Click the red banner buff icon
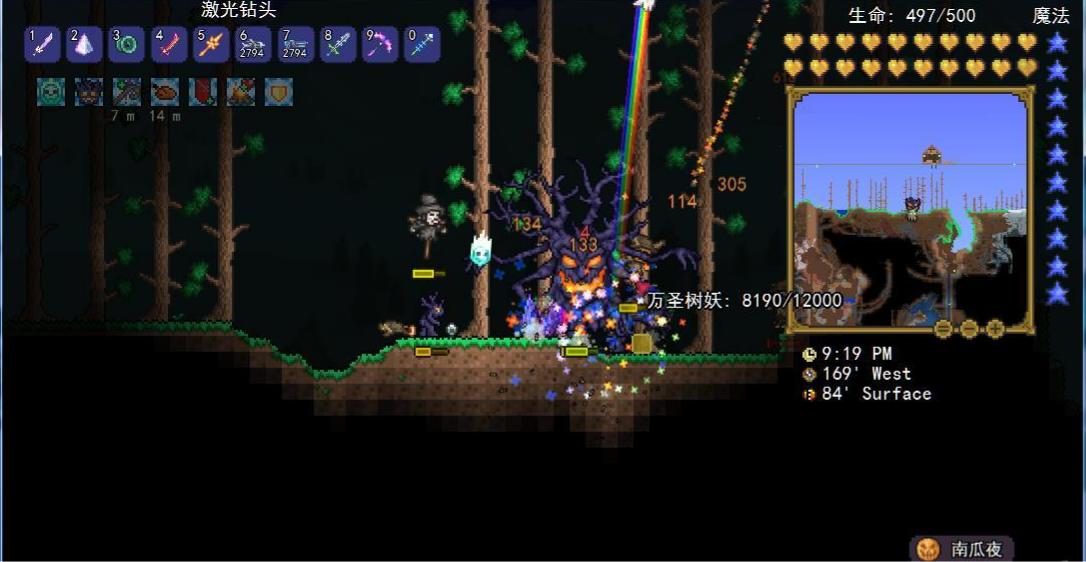This screenshot has height=562, width=1086. tap(203, 92)
